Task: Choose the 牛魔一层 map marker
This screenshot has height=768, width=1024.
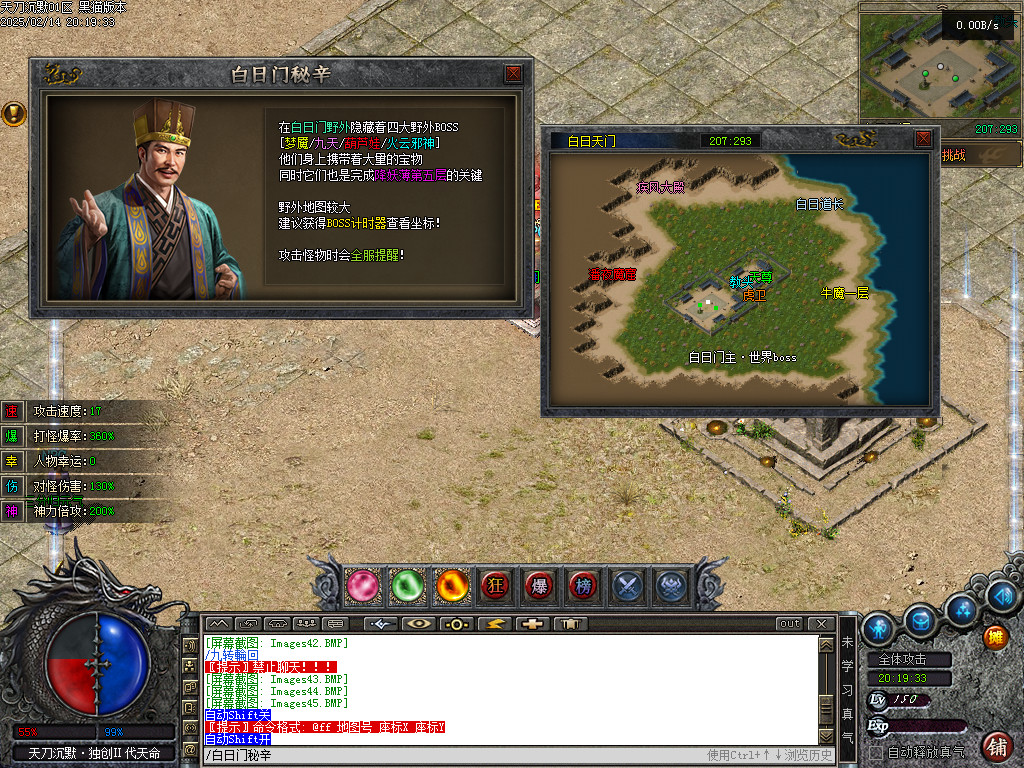Action: click(x=845, y=293)
